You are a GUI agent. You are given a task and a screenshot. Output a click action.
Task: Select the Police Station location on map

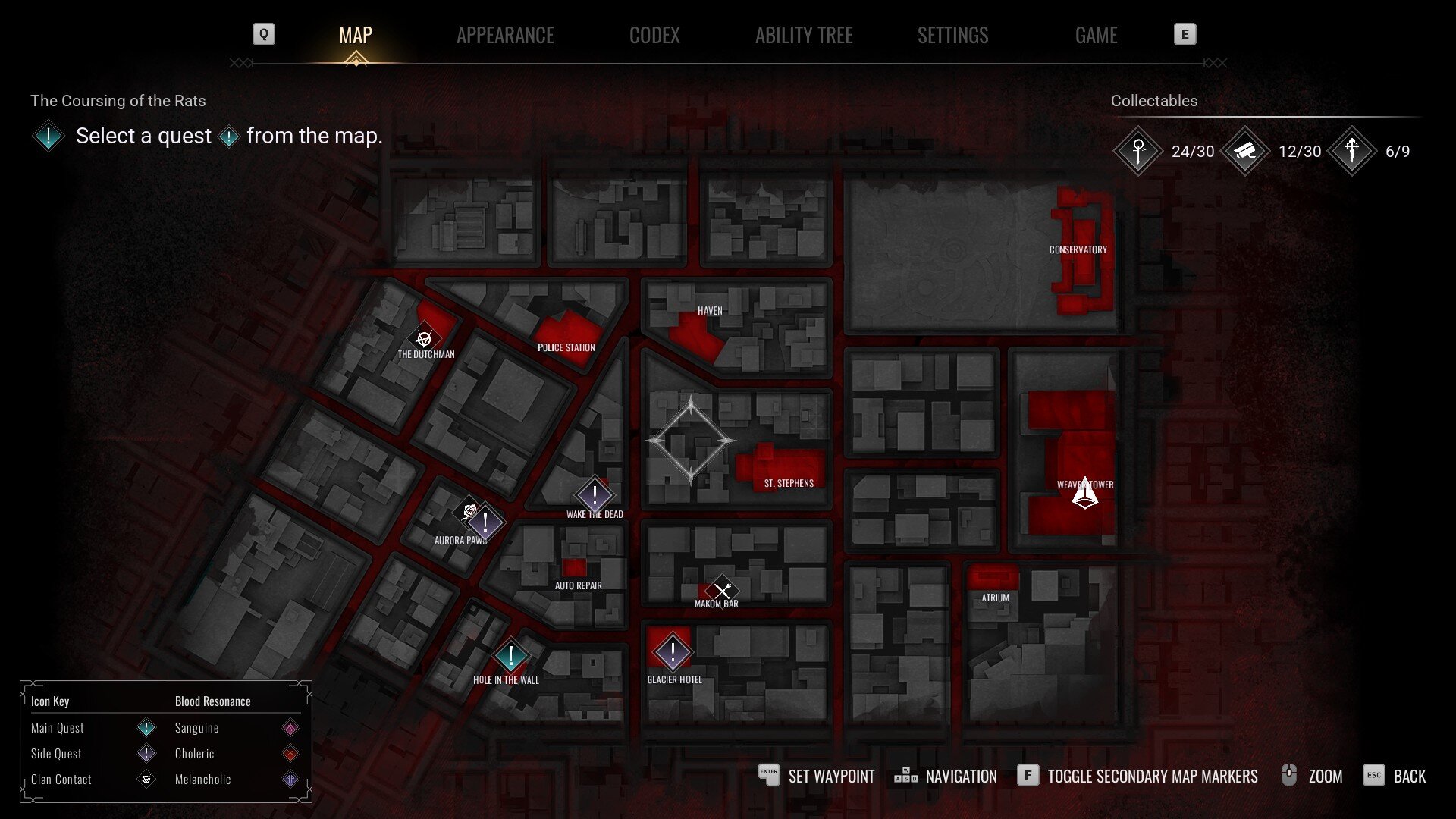point(567,337)
